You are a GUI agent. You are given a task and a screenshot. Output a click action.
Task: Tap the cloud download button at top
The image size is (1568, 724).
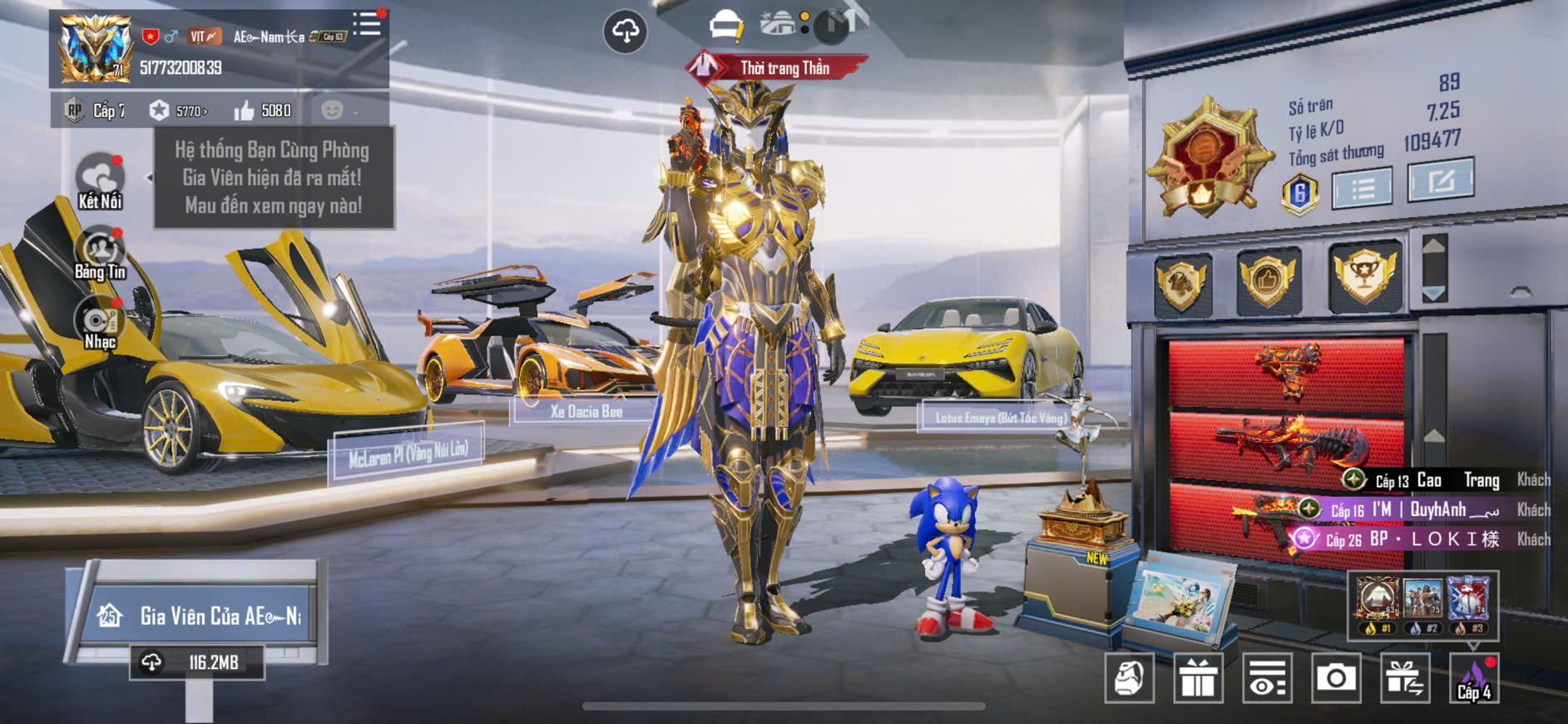point(625,32)
